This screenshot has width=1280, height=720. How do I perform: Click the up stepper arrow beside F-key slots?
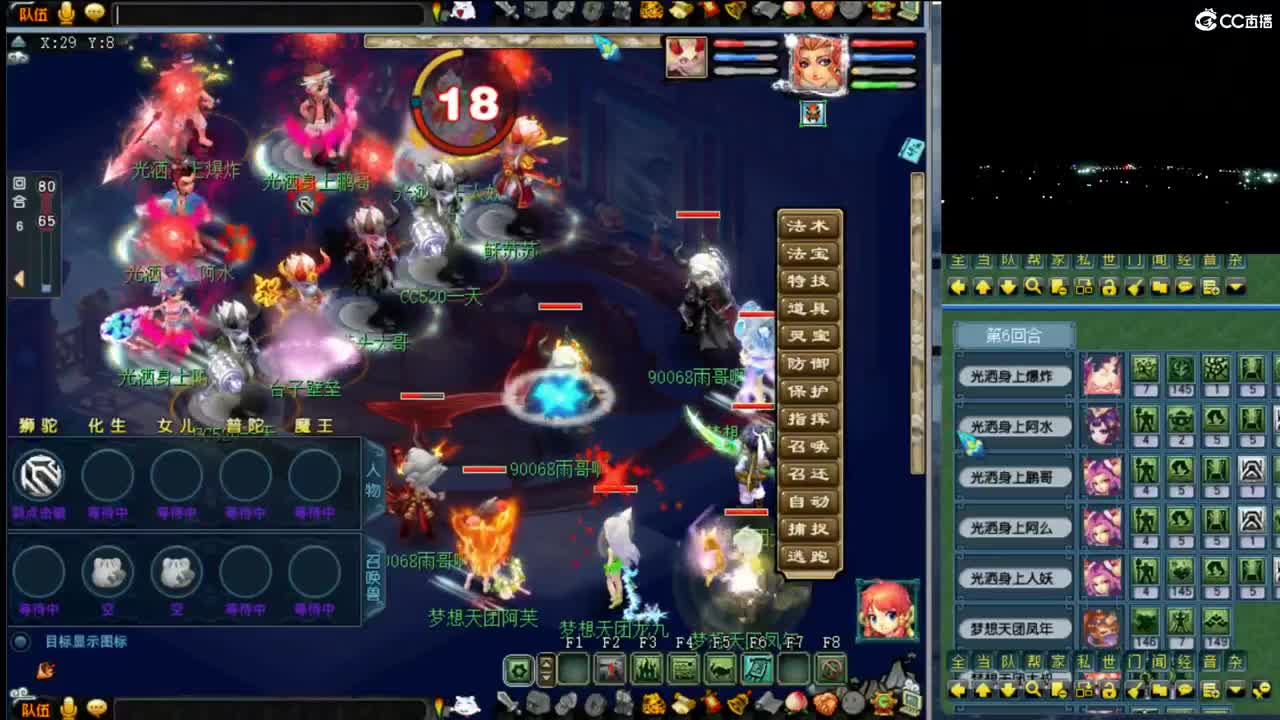click(545, 662)
